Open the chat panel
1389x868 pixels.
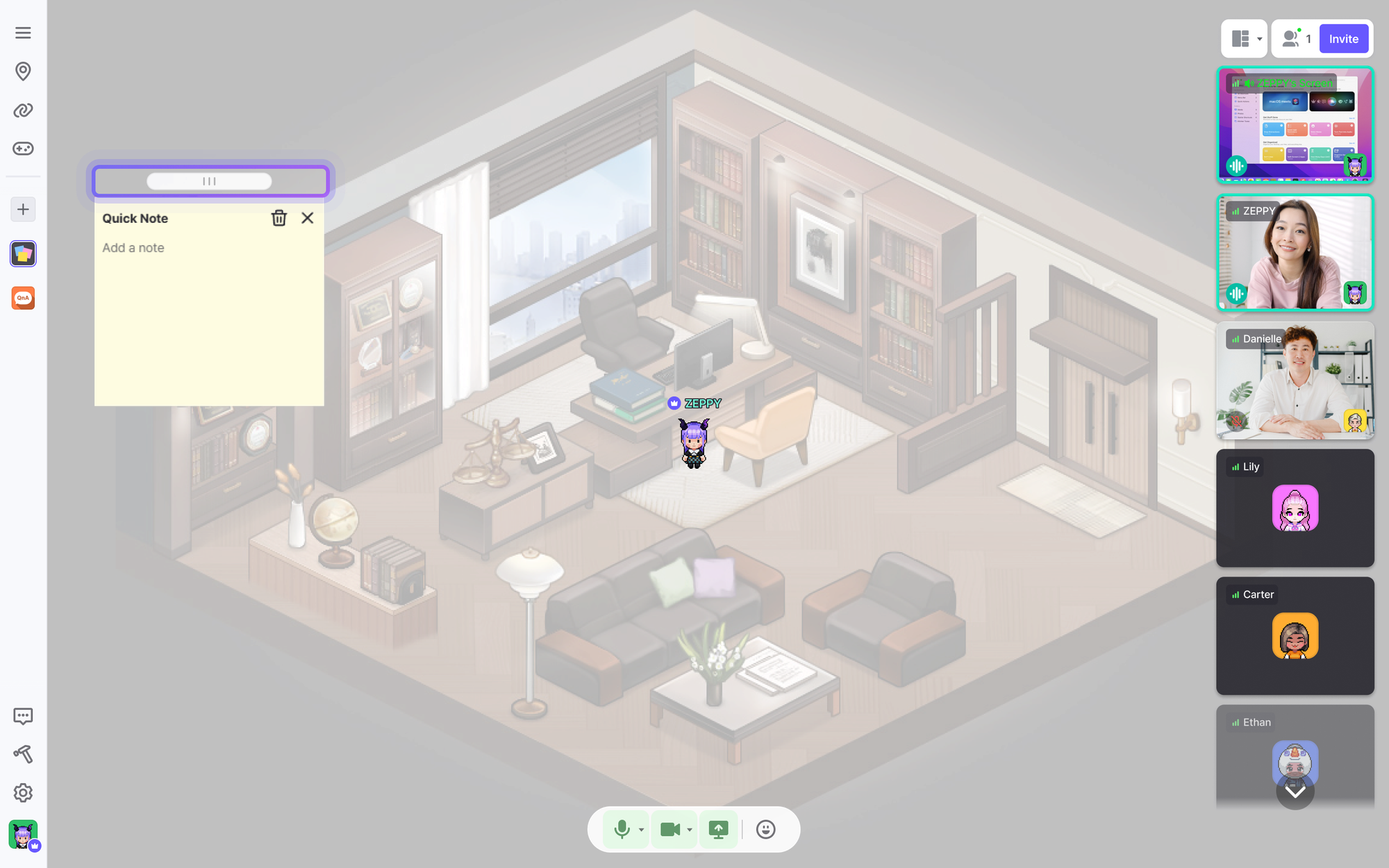23,716
